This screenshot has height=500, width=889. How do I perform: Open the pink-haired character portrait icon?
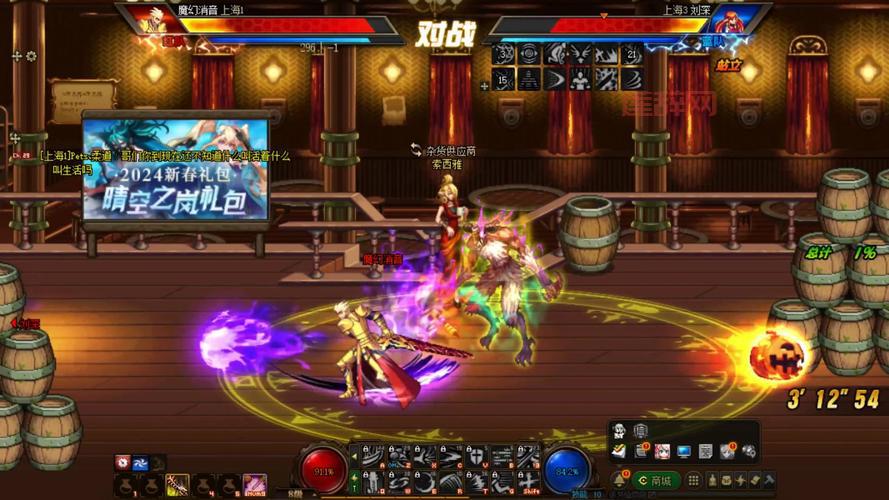click(x=662, y=452)
